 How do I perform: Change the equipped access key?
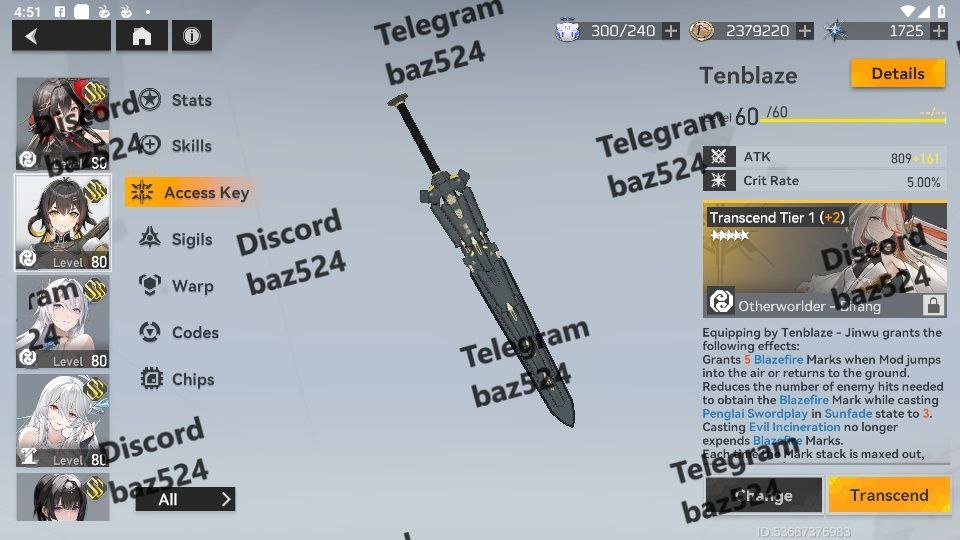[x=764, y=495]
